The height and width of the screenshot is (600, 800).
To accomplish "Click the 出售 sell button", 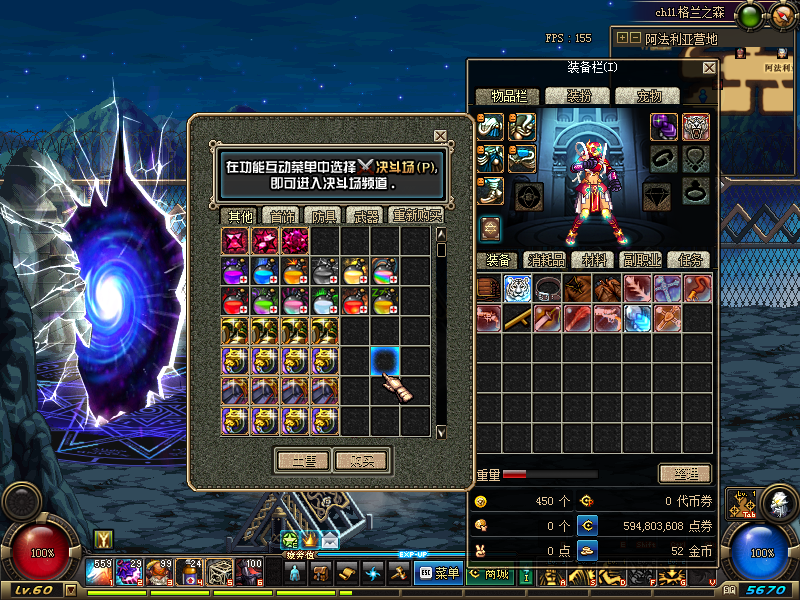I will point(303,461).
